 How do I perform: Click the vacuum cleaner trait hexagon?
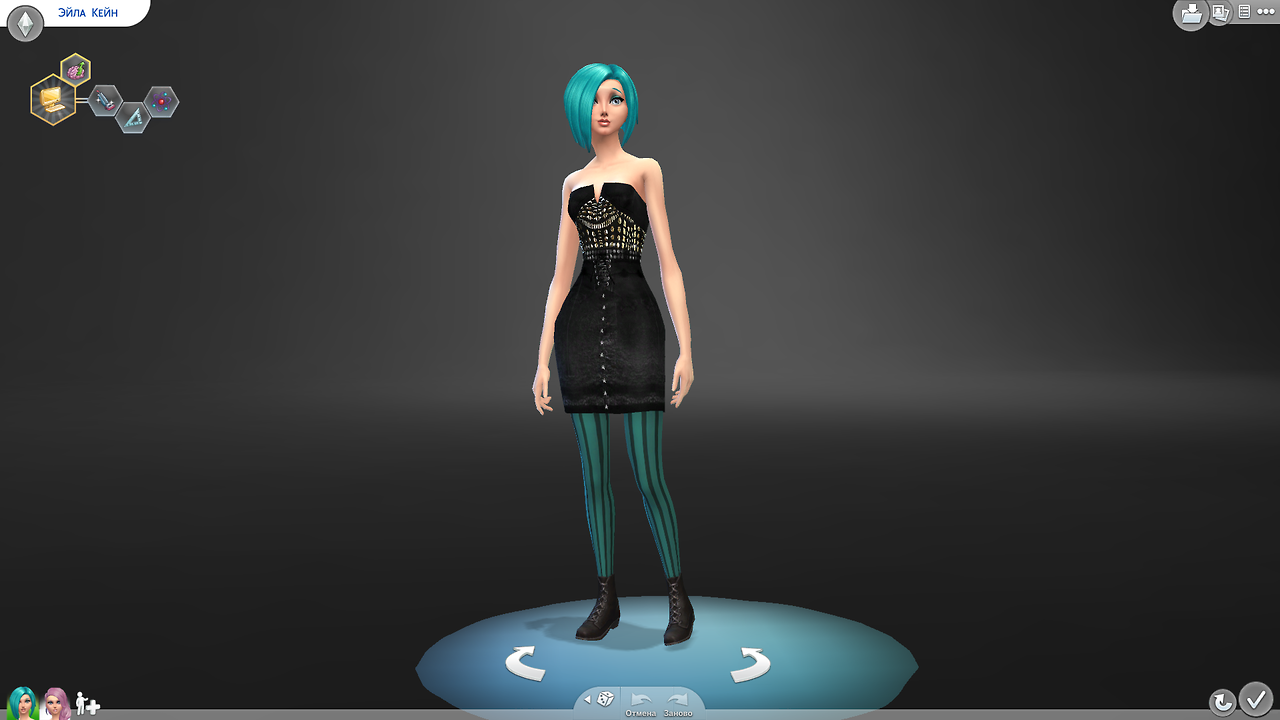click(105, 101)
